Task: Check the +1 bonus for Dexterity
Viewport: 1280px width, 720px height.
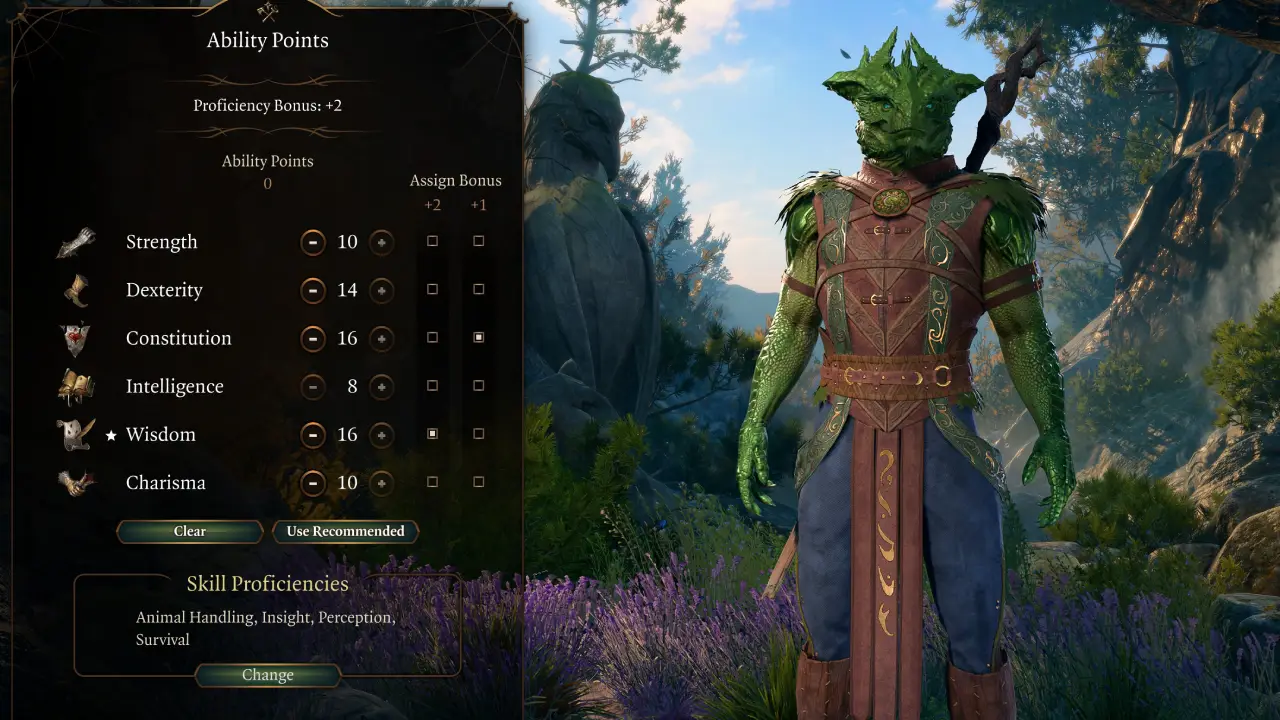Action: coord(478,289)
